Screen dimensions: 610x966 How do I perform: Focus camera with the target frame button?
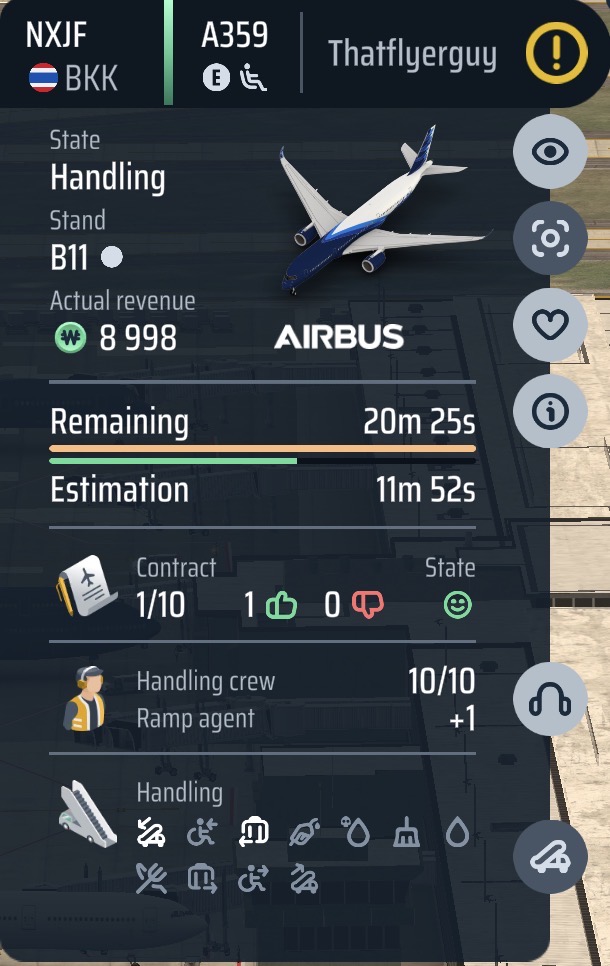point(550,238)
